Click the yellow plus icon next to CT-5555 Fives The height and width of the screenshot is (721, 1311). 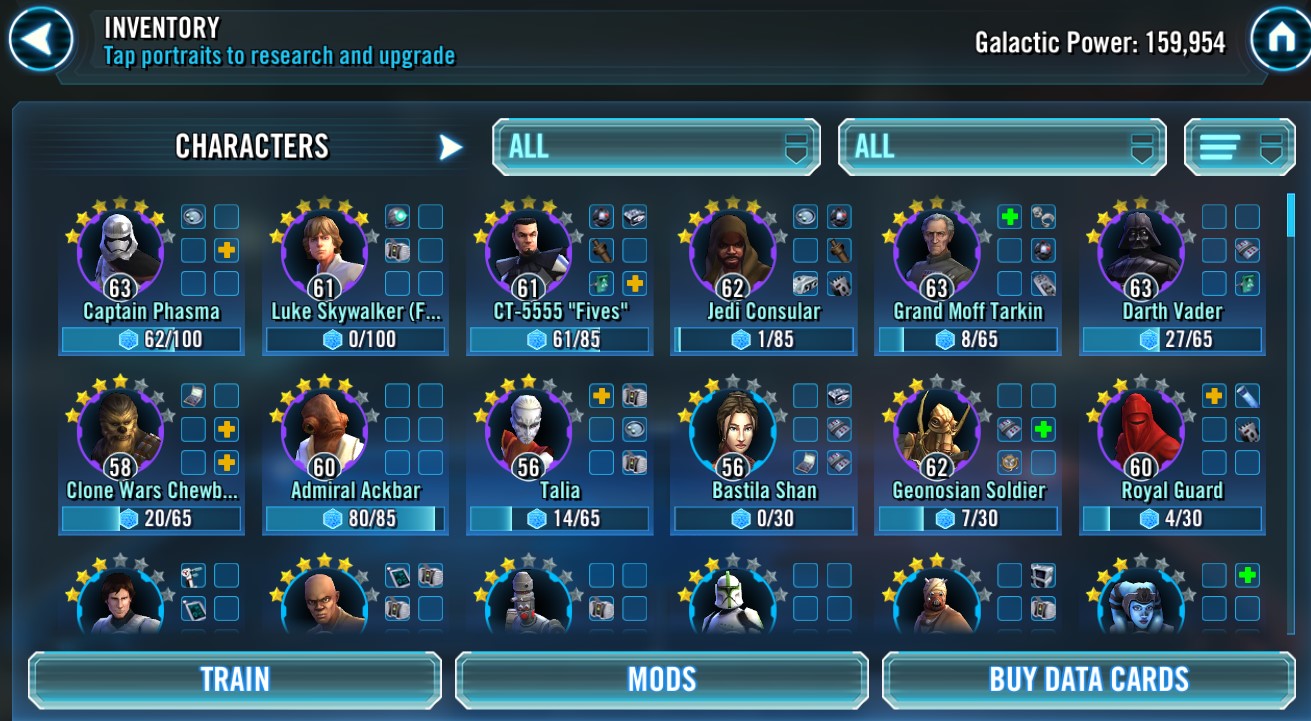point(634,283)
